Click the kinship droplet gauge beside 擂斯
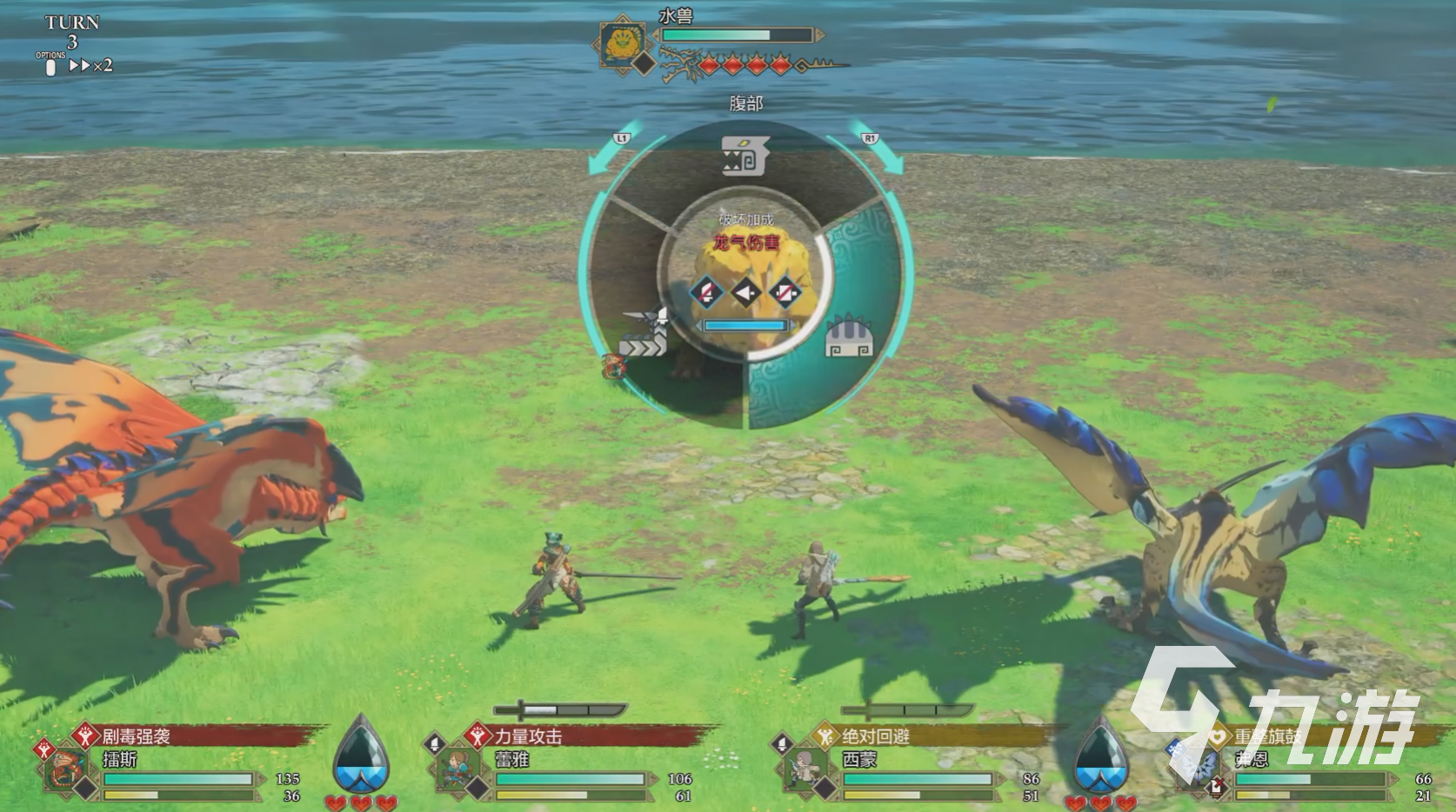The image size is (1456, 812). tap(361, 754)
